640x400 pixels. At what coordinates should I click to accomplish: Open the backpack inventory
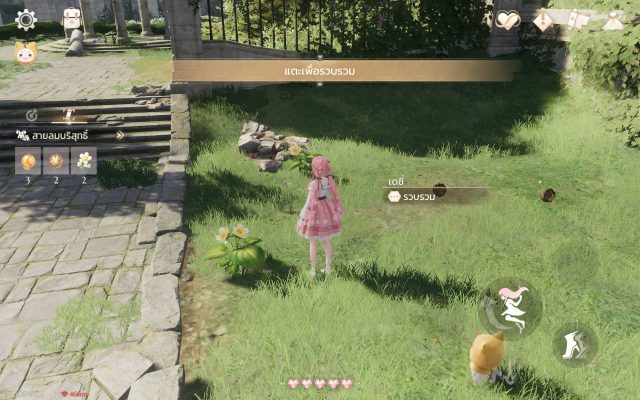(72, 19)
